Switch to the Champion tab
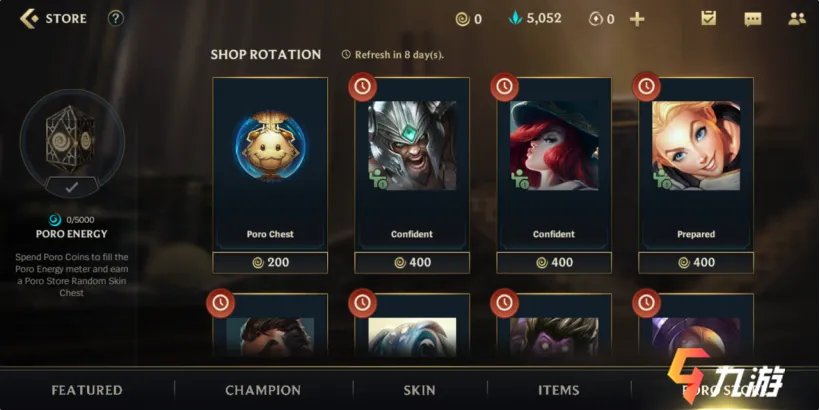 [263, 390]
